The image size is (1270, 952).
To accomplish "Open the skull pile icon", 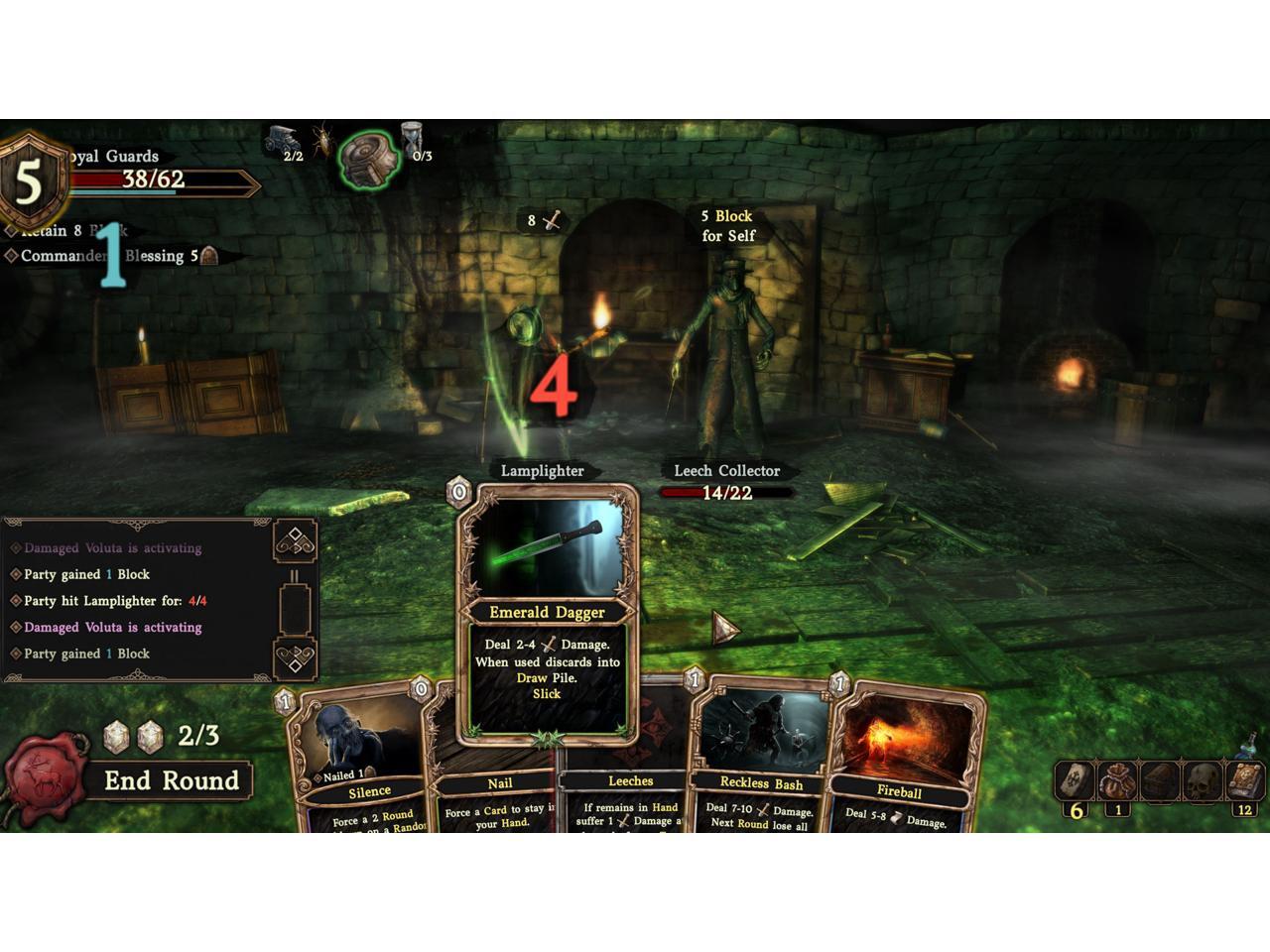I will 1202,780.
